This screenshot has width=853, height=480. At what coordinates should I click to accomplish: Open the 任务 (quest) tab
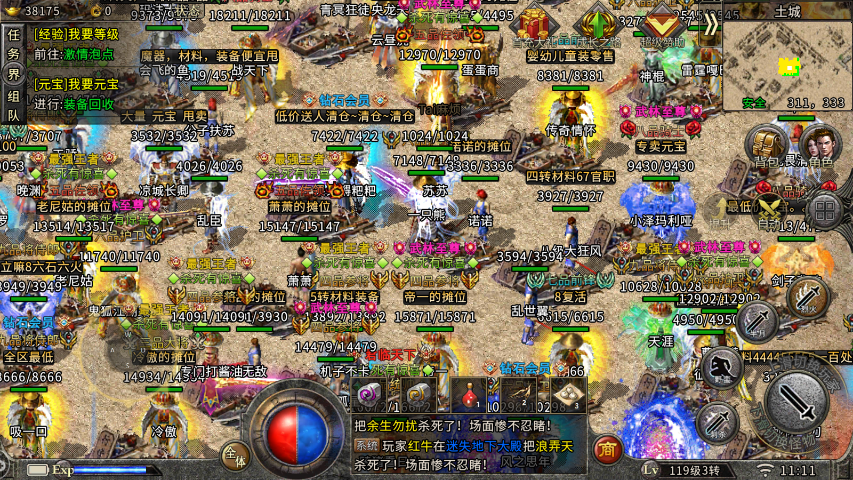point(13,41)
